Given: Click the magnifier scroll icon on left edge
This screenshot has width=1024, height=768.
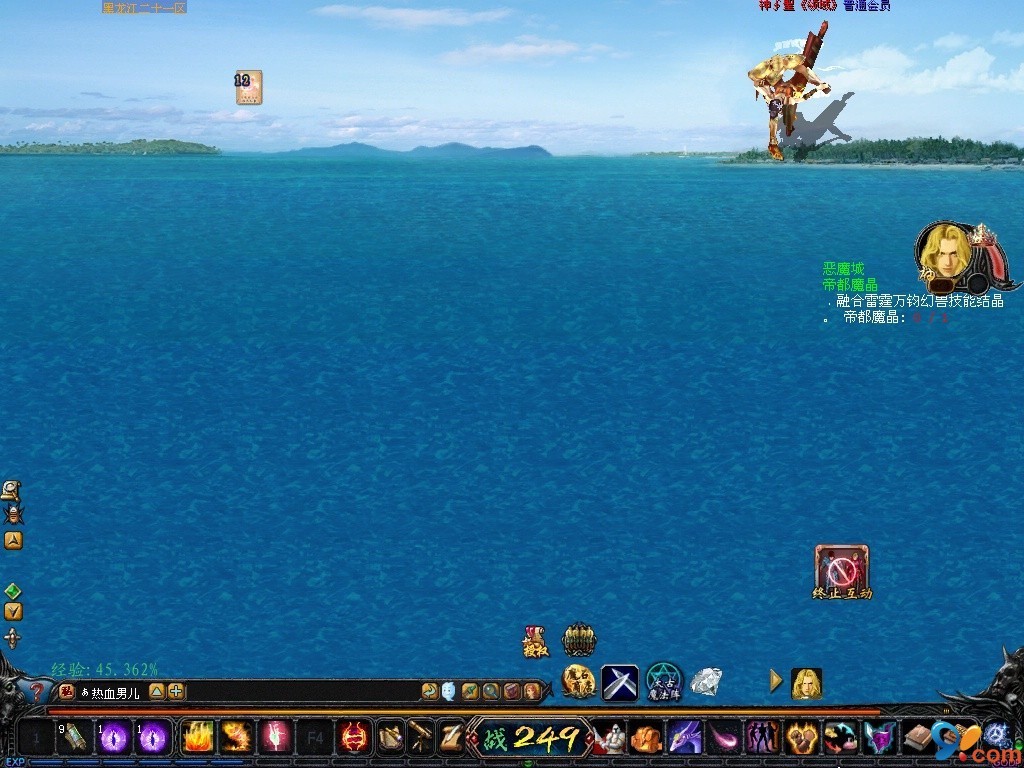Looking at the screenshot, I should coord(11,490).
